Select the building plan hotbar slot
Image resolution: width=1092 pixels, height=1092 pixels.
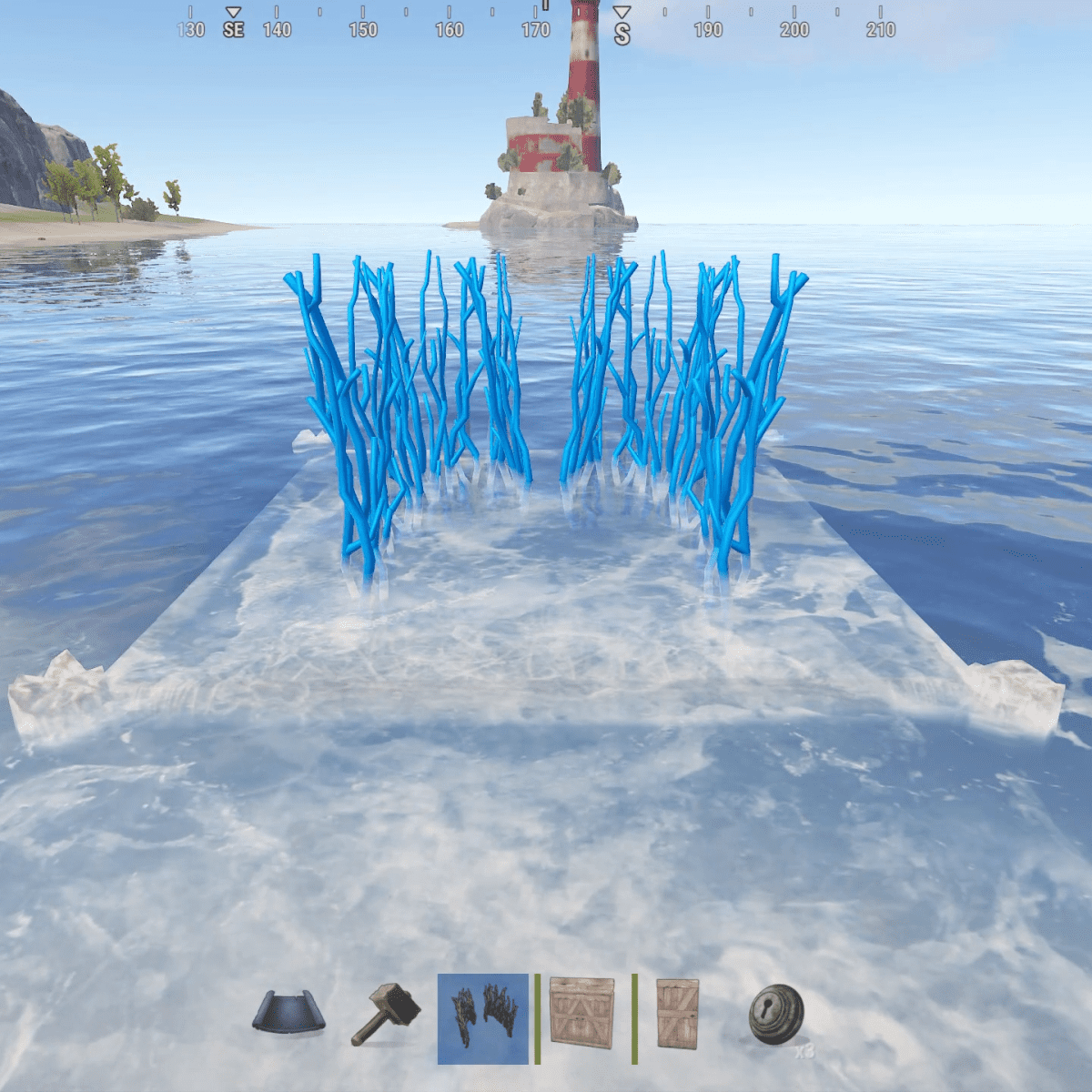point(288,1013)
